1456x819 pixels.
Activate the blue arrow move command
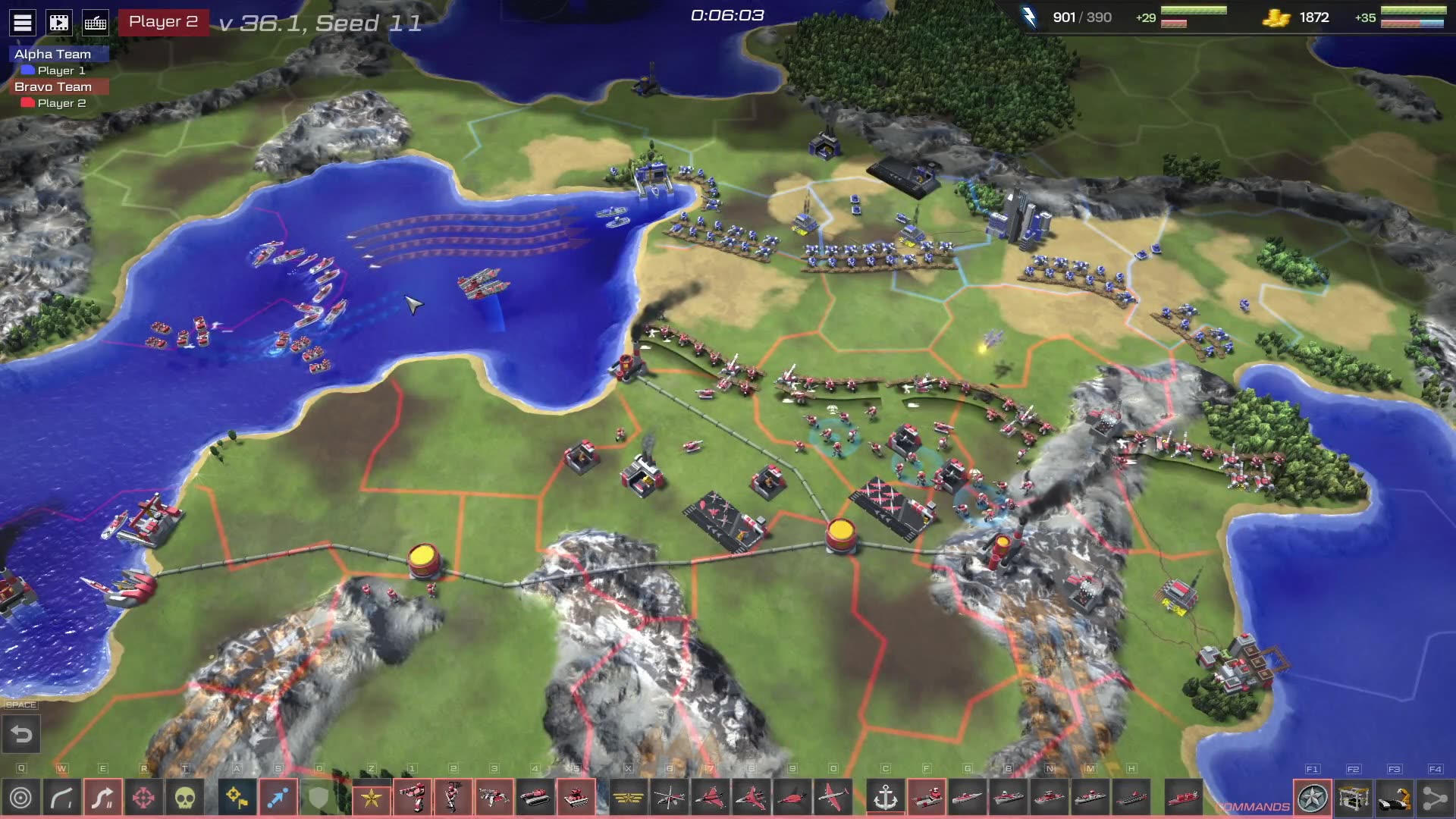coord(278,798)
